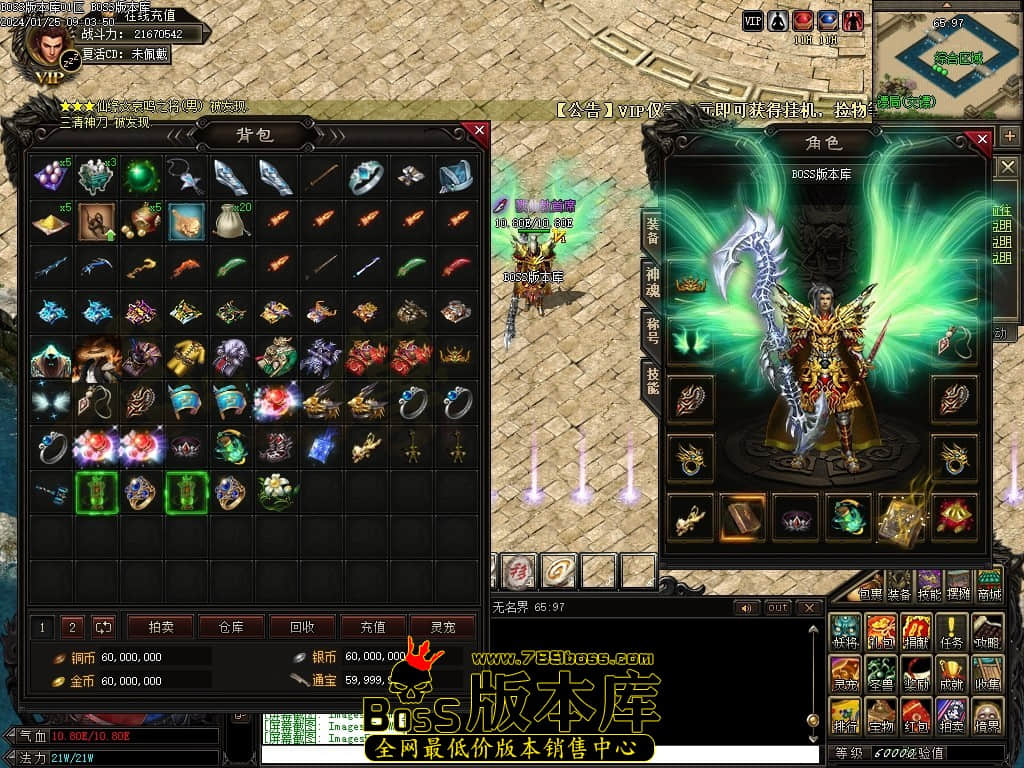The width and height of the screenshot is (1024, 768).
Task: Click the VIP icon in top bar
Action: (753, 20)
